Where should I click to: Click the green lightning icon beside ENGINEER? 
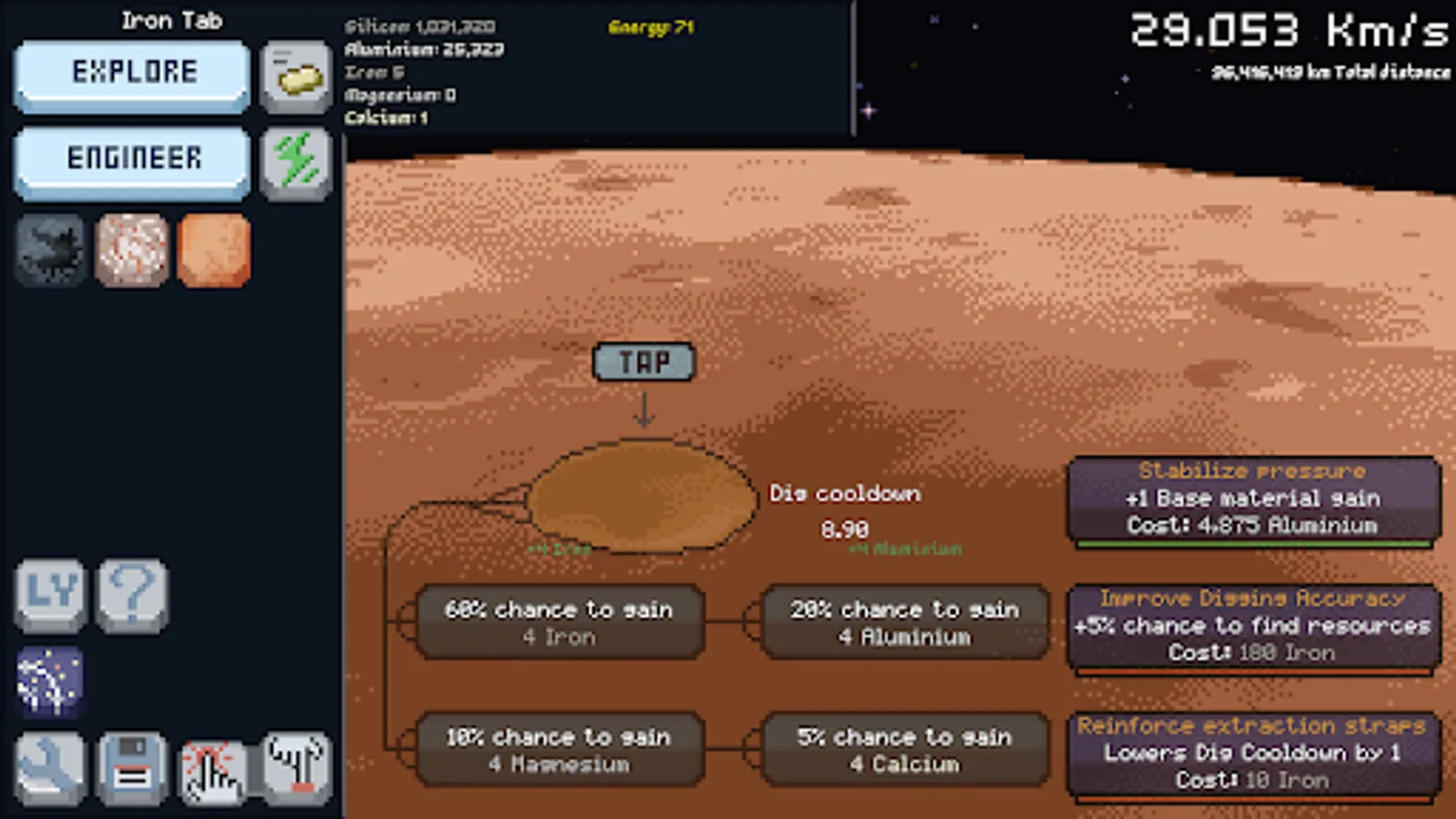(296, 164)
